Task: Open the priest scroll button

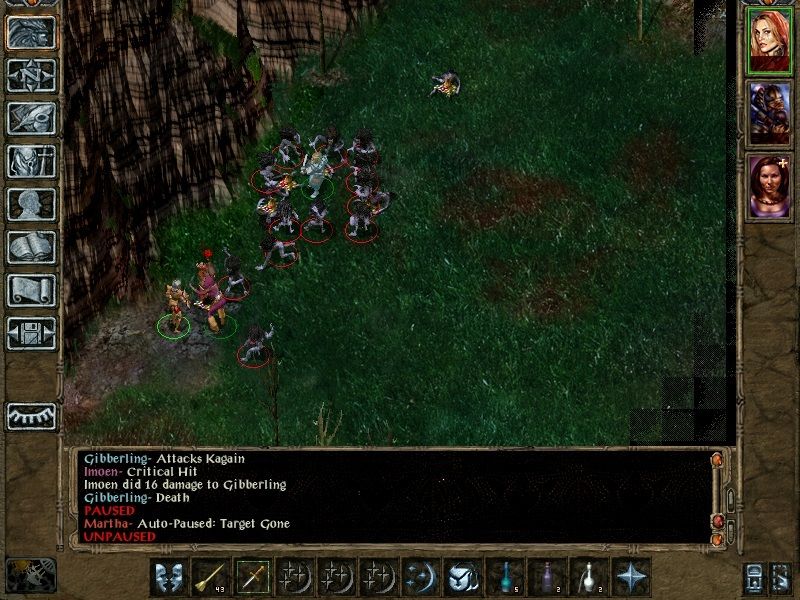Action: click(31, 290)
